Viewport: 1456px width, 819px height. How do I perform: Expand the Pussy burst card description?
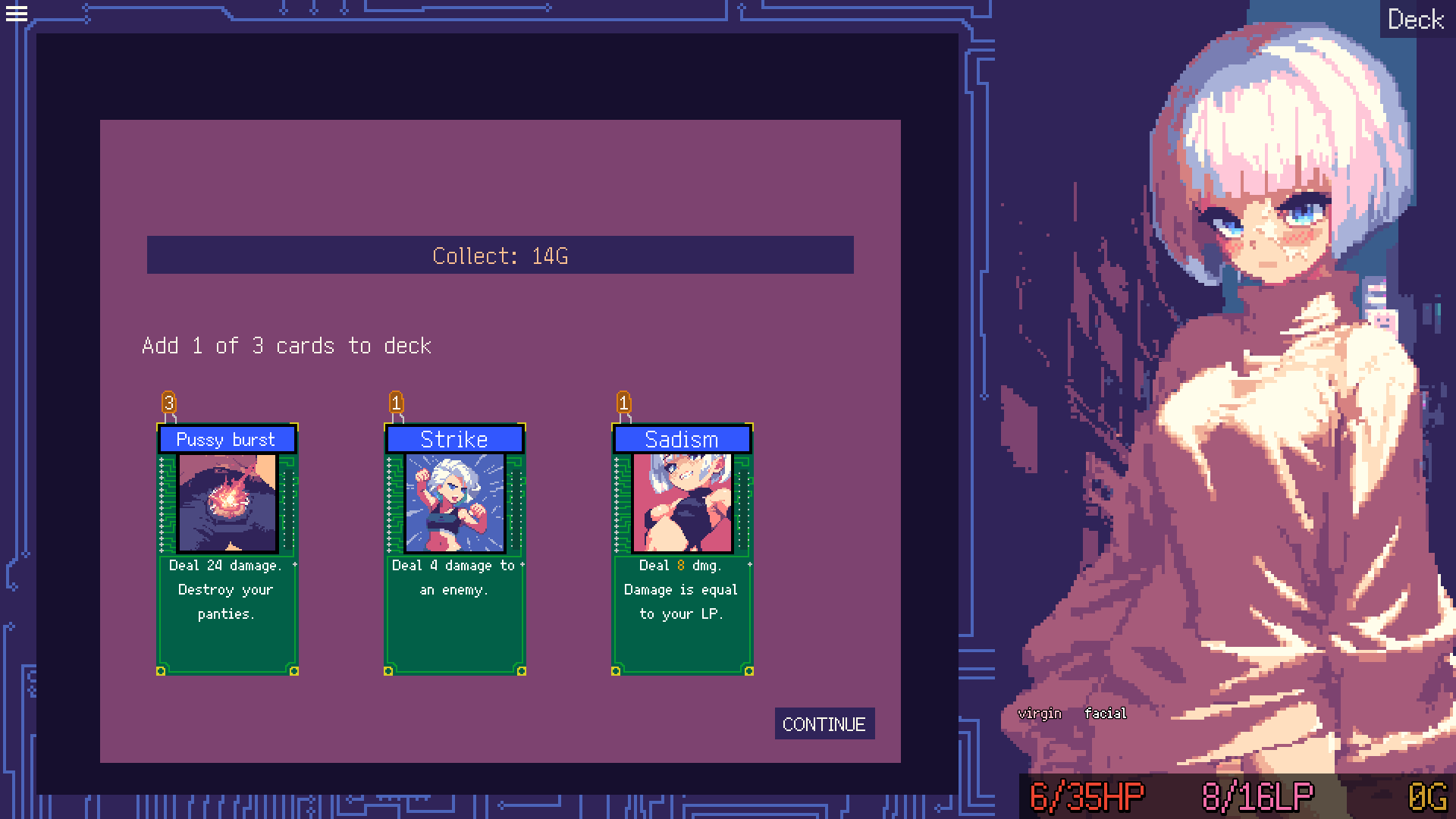[227, 590]
